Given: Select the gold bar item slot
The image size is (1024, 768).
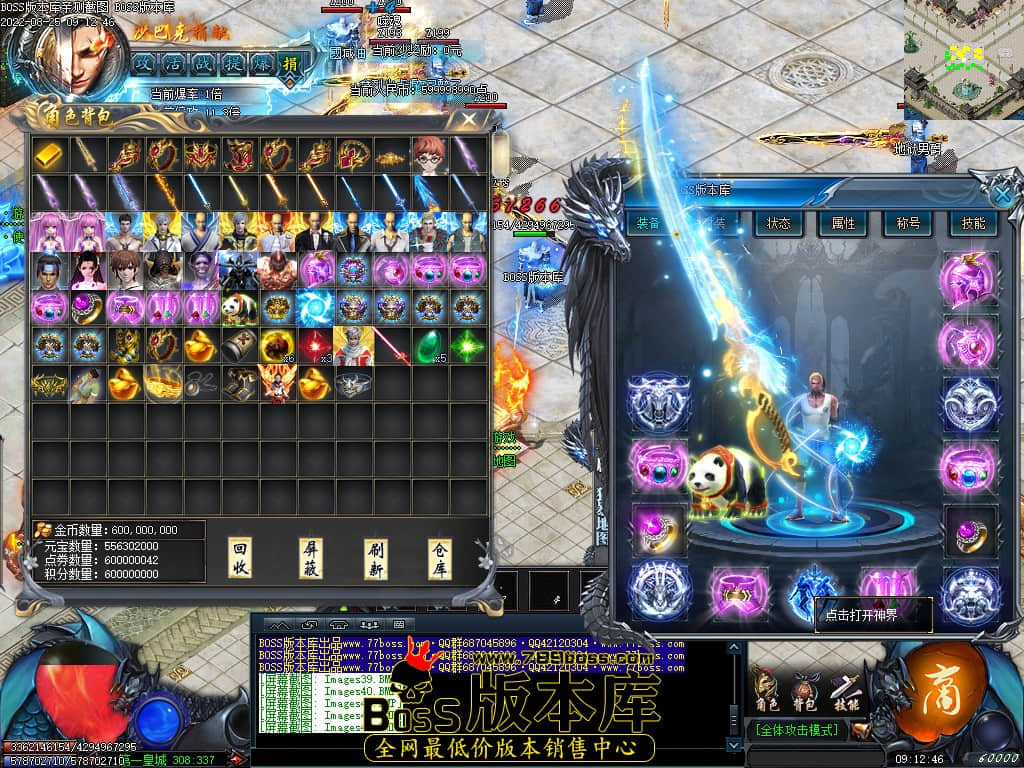Looking at the screenshot, I should [49, 155].
